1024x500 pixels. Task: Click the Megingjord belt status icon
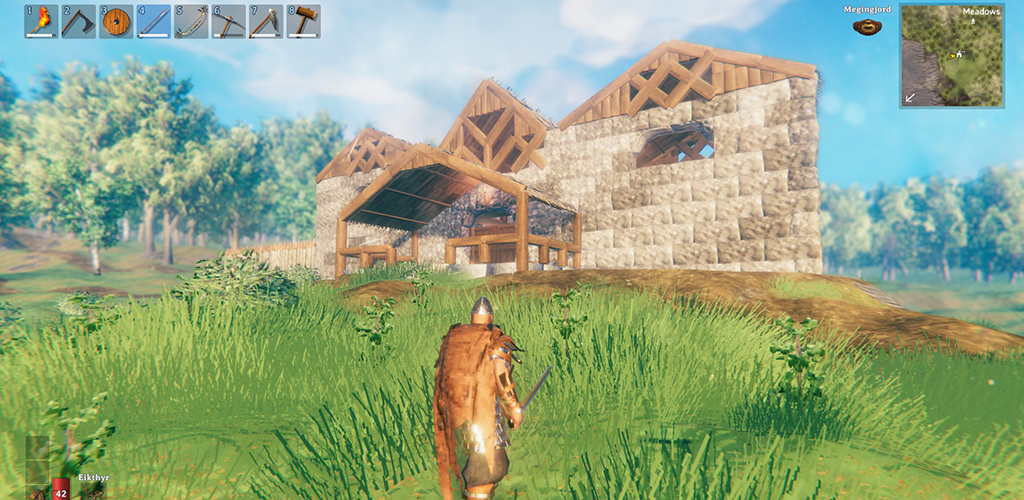(x=866, y=27)
